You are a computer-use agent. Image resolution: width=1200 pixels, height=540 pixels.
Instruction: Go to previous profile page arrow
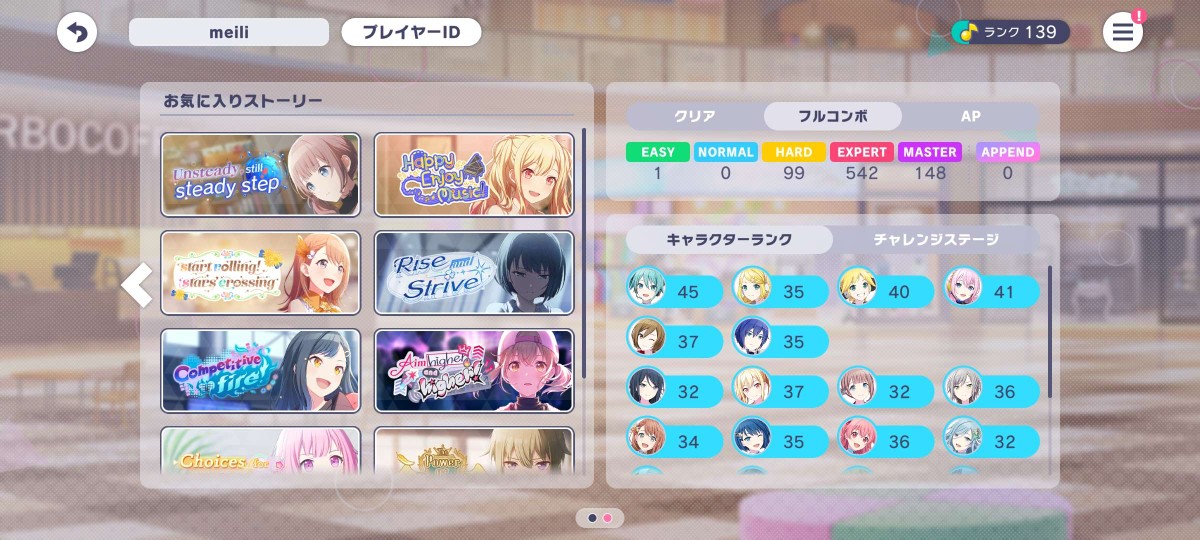[x=137, y=286]
